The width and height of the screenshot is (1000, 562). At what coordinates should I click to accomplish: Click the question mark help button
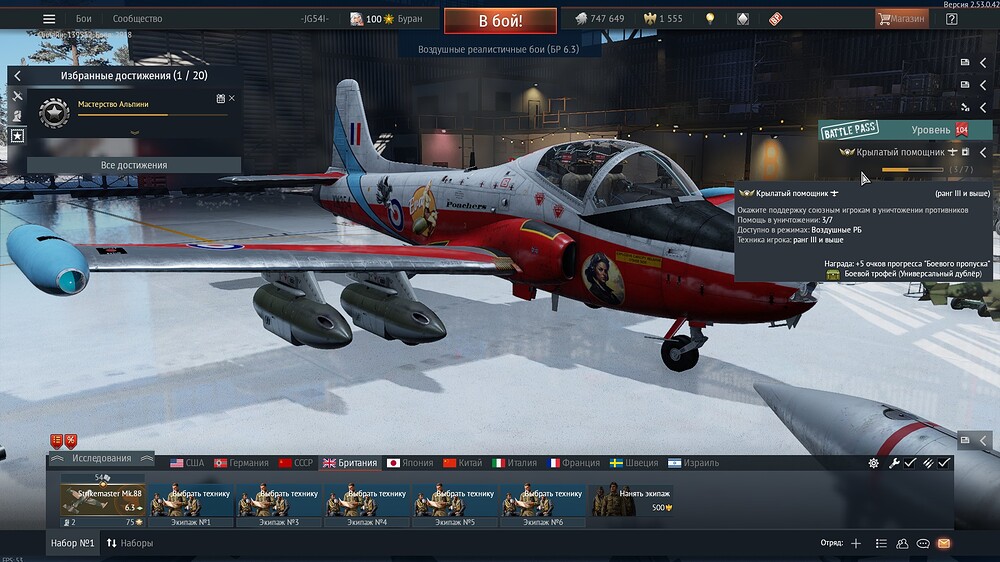pos(950,19)
